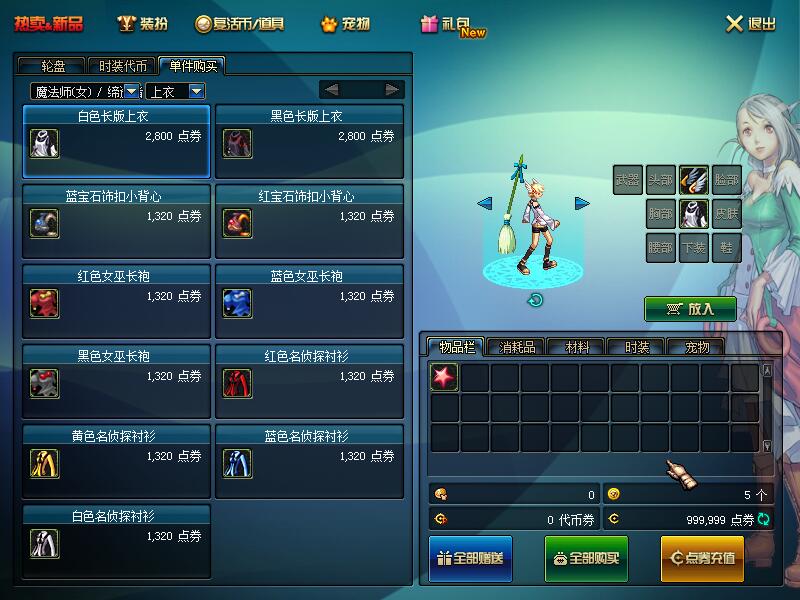The width and height of the screenshot is (800, 600).
Task: Open the 复活币/道具 items menu
Action: [x=240, y=24]
